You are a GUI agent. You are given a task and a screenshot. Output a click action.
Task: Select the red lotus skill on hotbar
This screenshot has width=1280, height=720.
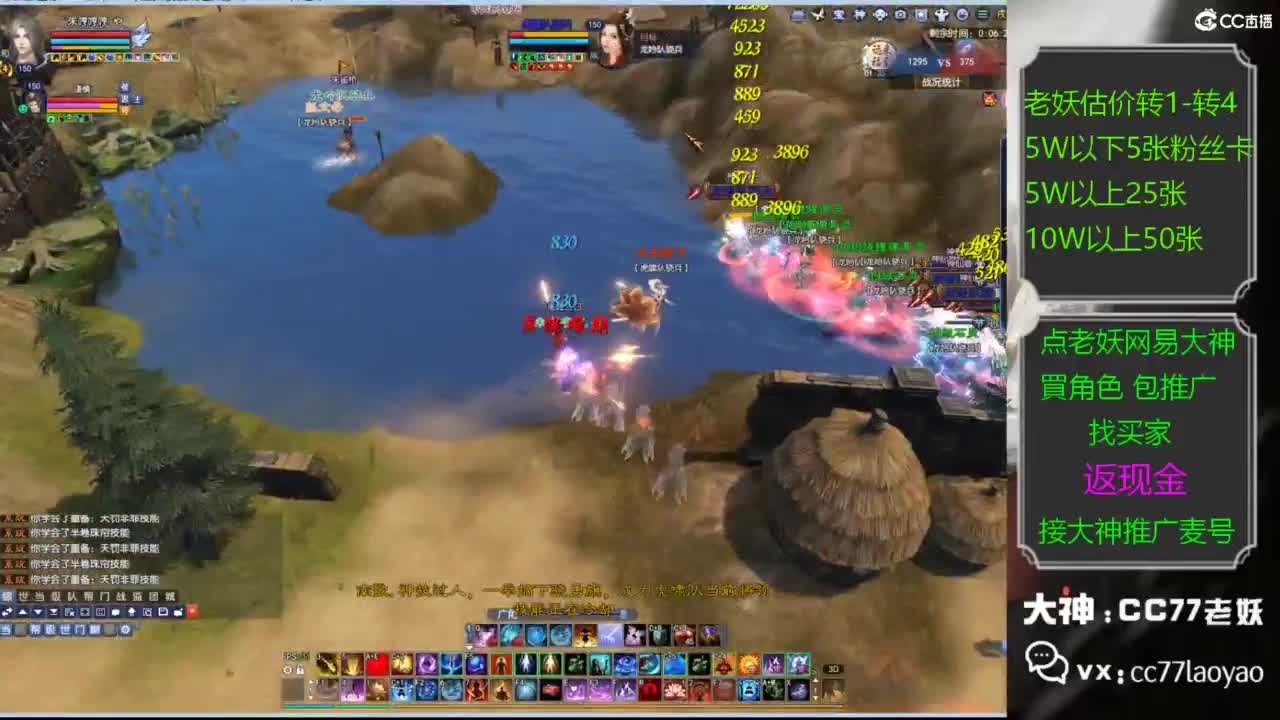(675, 689)
